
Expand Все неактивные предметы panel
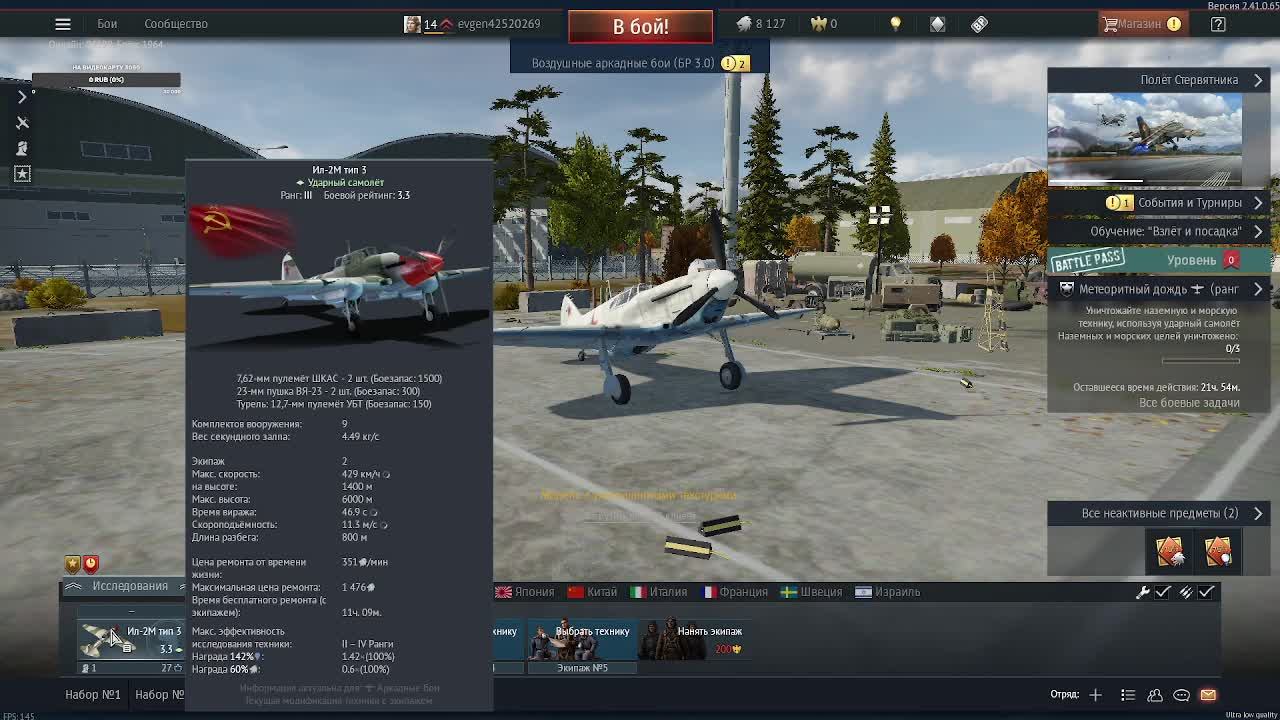(x=1155, y=513)
